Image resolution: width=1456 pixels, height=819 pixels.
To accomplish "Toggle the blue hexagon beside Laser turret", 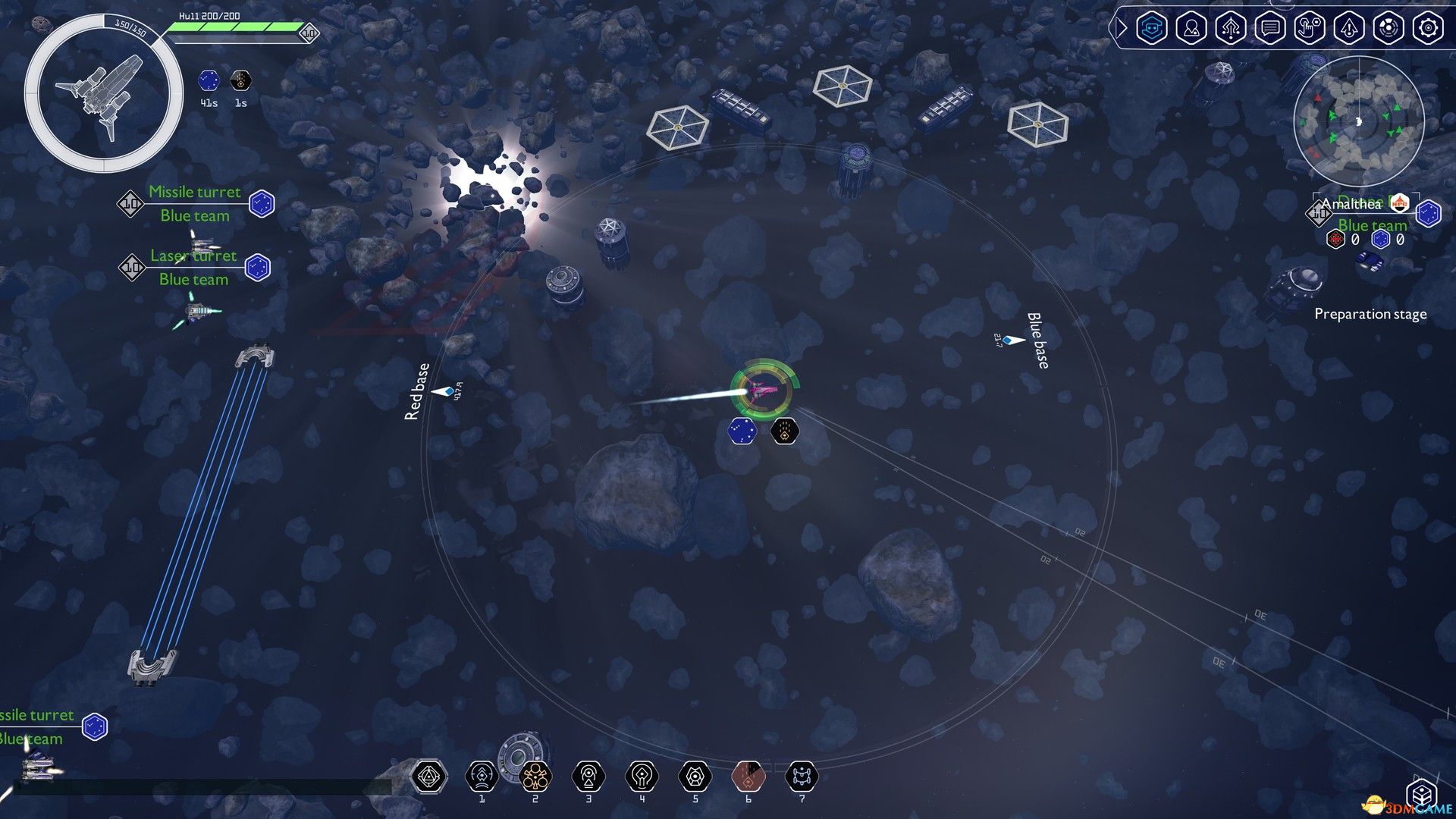I will click(257, 268).
